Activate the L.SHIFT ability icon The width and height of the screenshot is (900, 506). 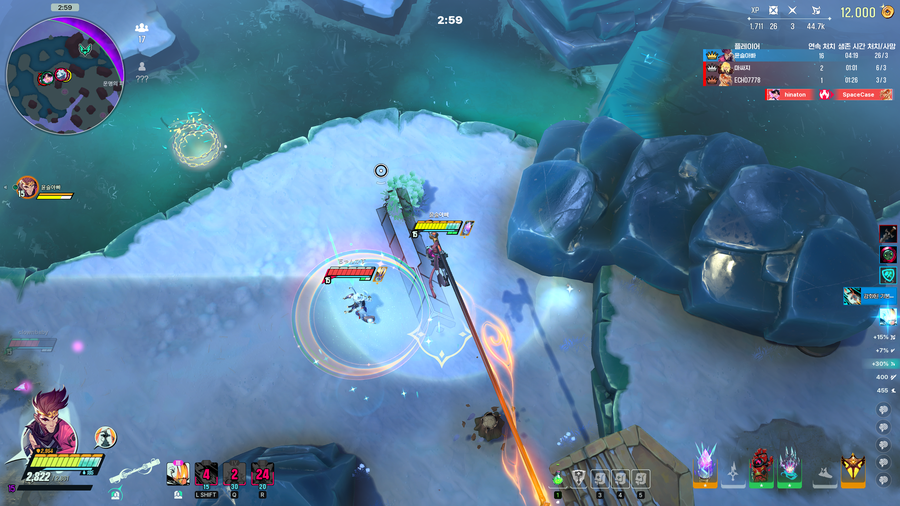(x=206, y=475)
